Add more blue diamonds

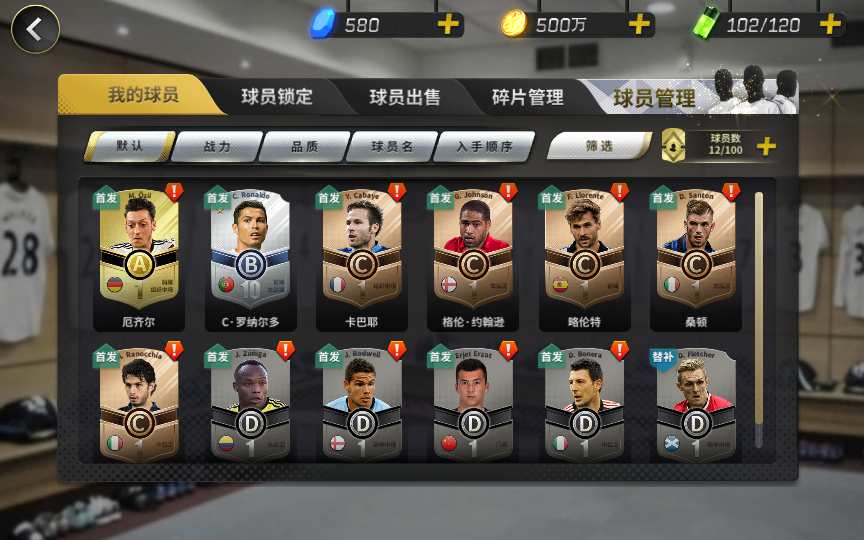tap(449, 25)
